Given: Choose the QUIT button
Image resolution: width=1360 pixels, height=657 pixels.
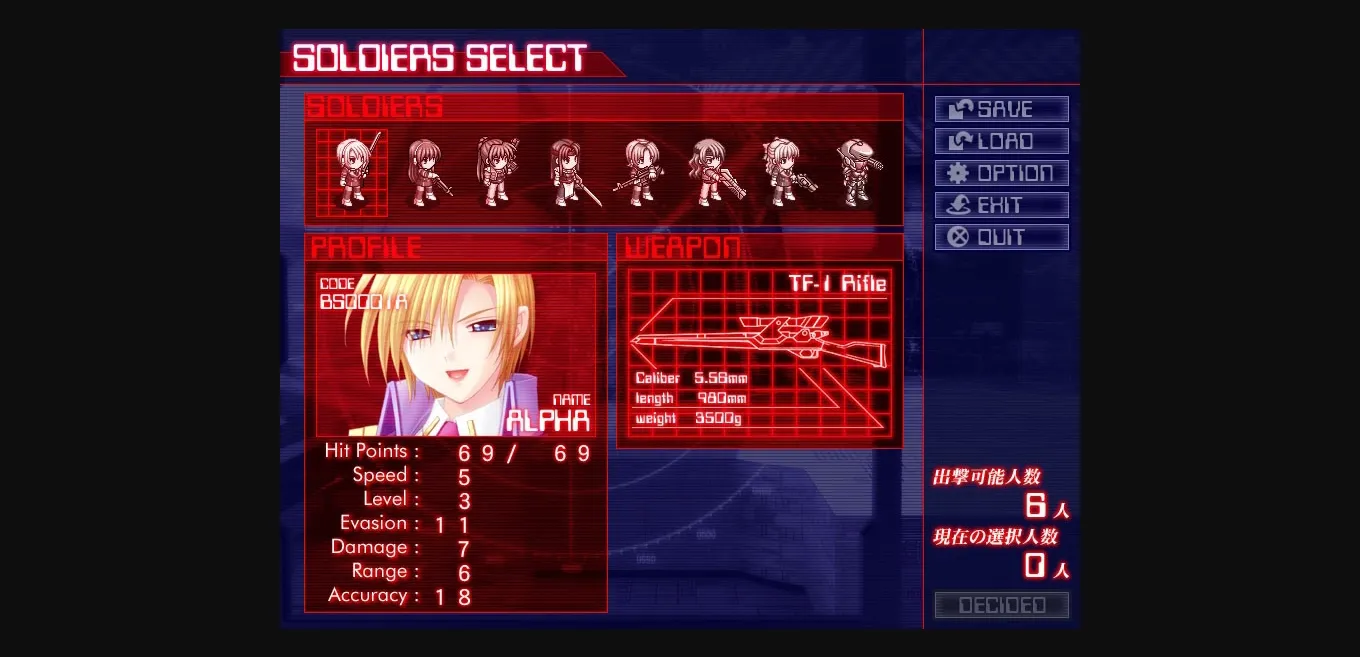Looking at the screenshot, I should (1001, 237).
